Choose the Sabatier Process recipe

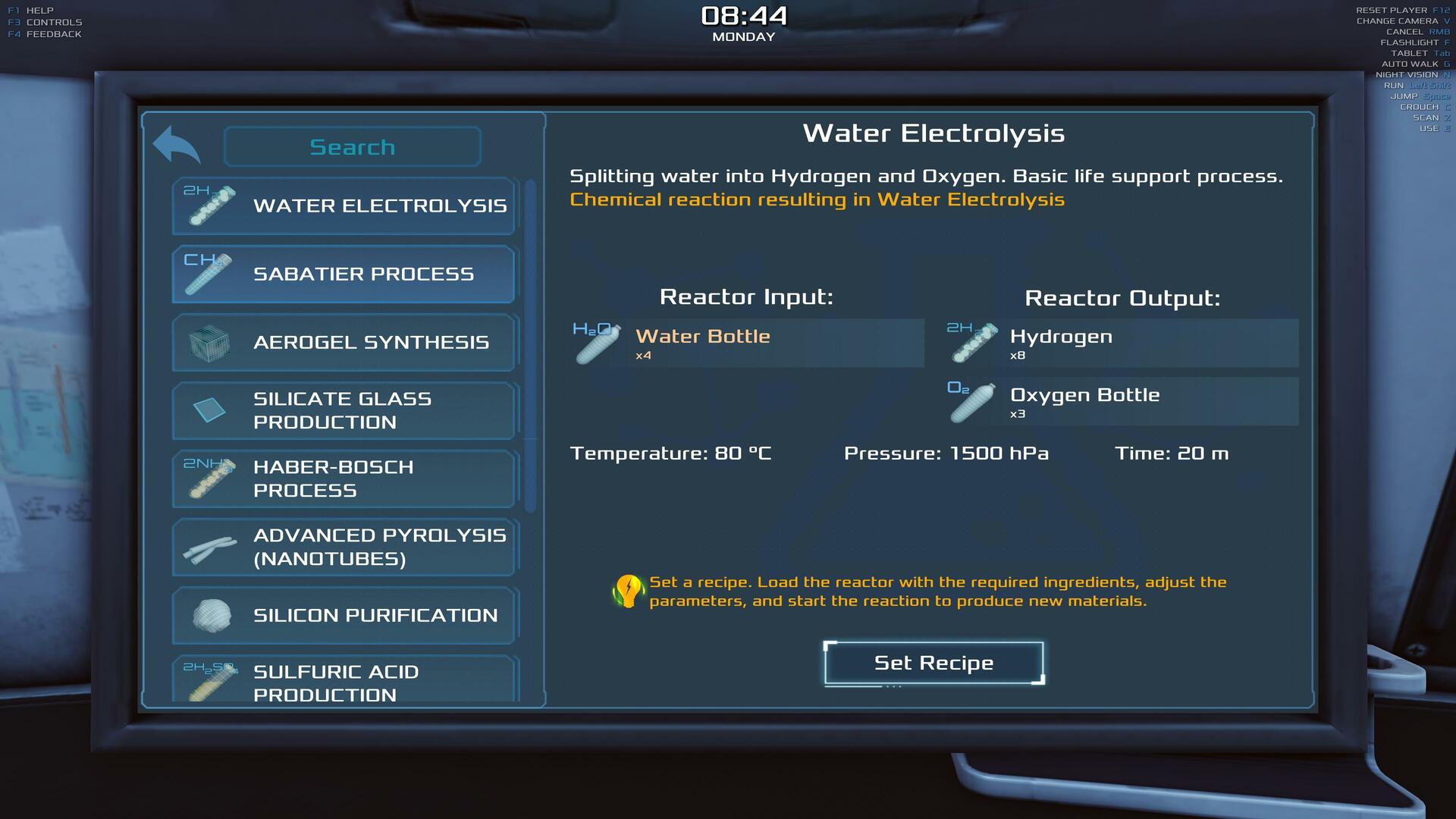click(344, 274)
